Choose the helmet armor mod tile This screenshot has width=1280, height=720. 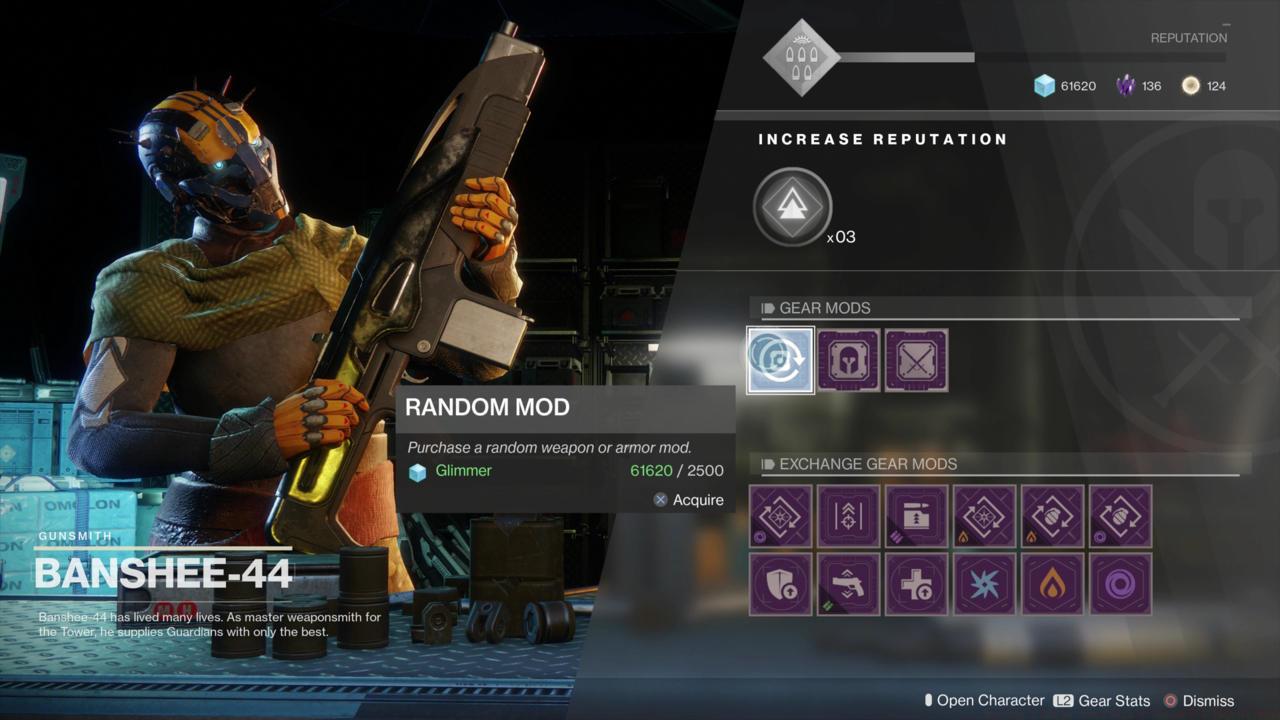coord(849,360)
